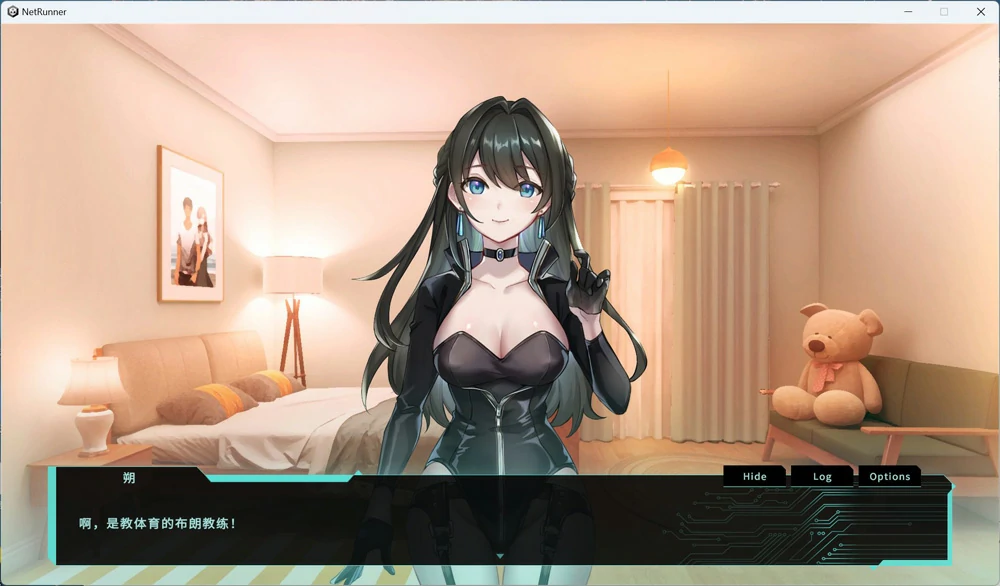The image size is (1000, 586).
Task: Hide the dialogue box with Hide button
Action: point(755,477)
